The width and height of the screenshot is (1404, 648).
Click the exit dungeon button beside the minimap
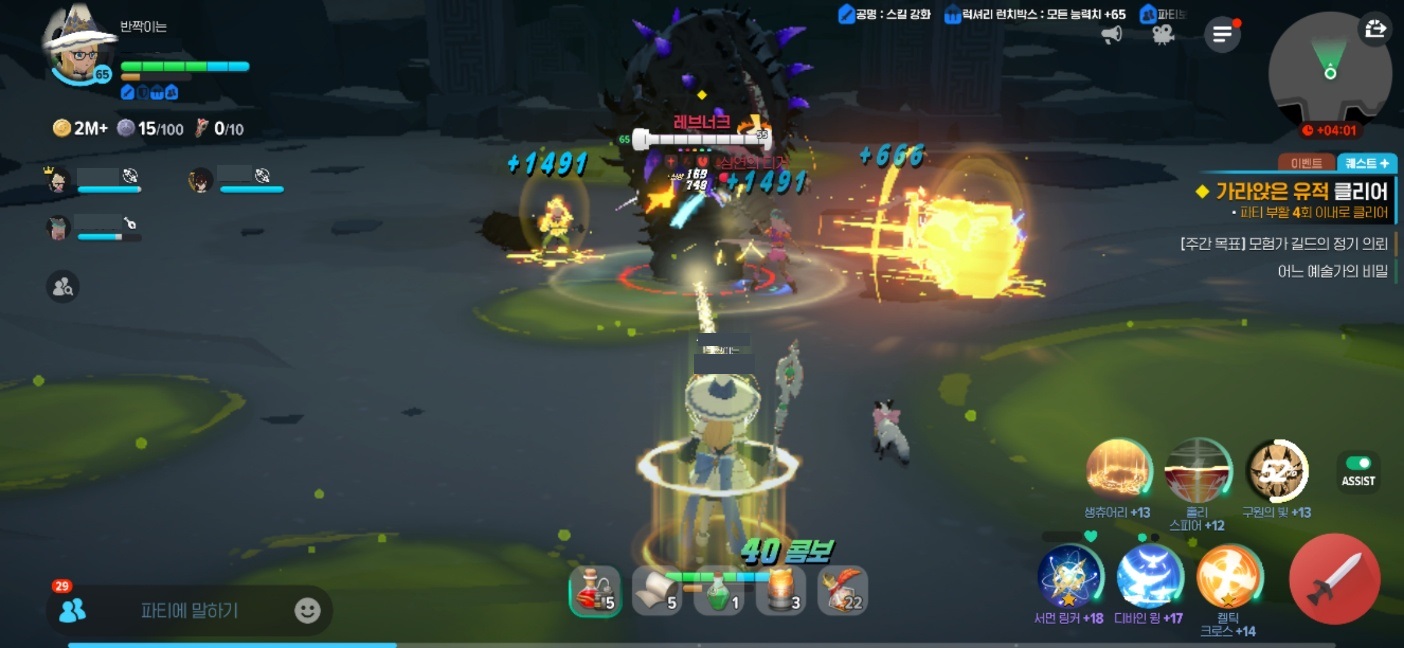pyautogui.click(x=1375, y=29)
